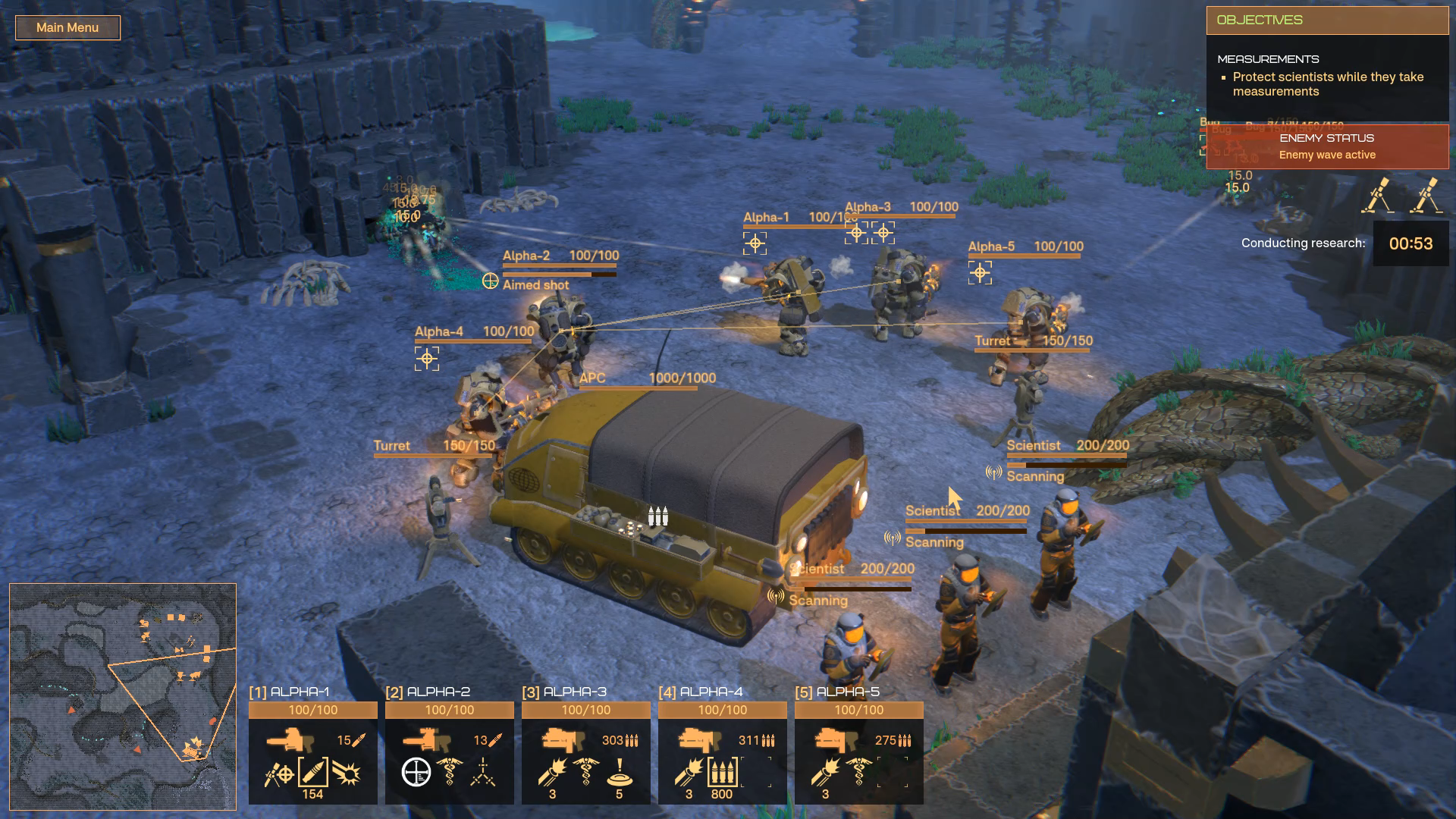Screen dimensions: 1456x819
Task: Activate Alpha-1's mortar targeting ability
Action: pyautogui.click(x=279, y=774)
